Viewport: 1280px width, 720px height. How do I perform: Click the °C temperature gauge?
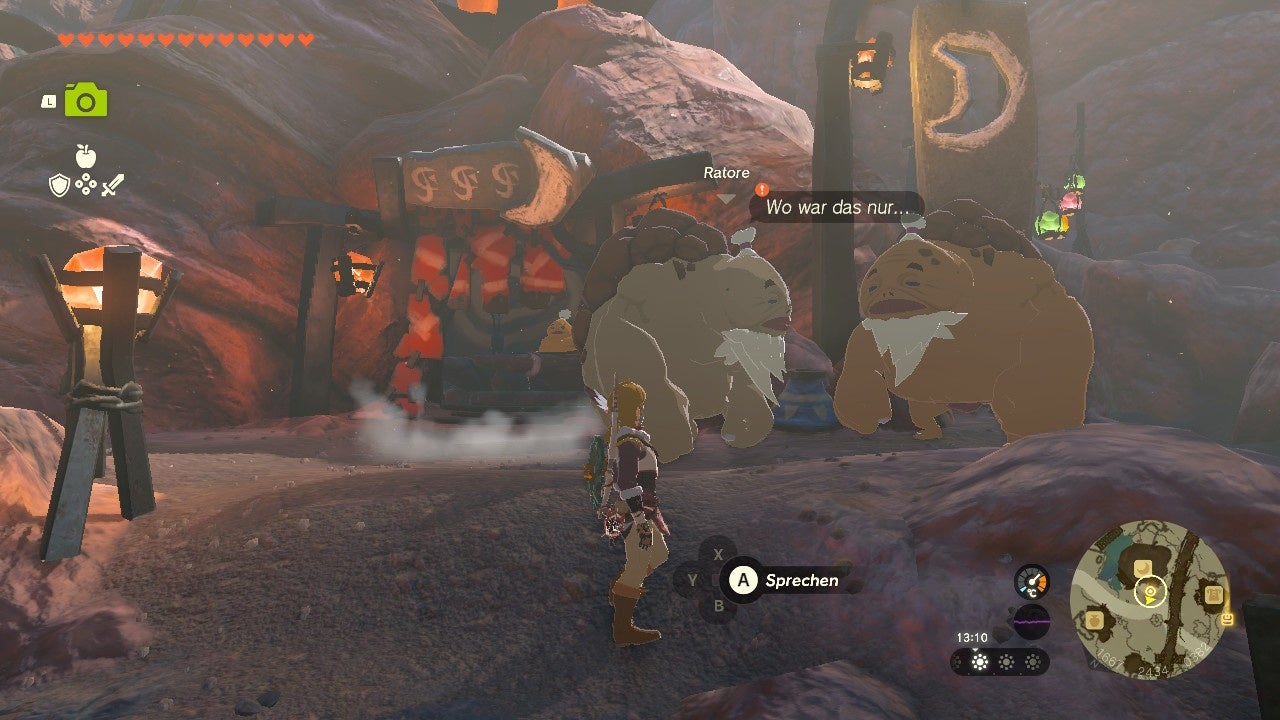pyautogui.click(x=1031, y=582)
